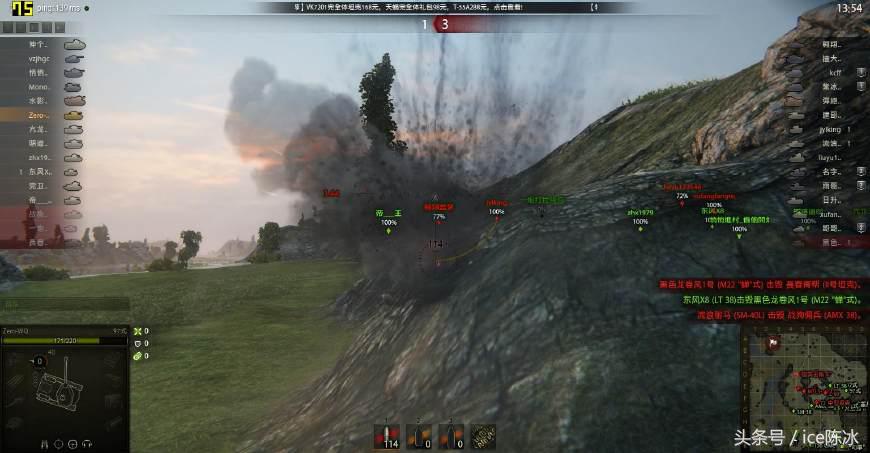Select the third shell type slot
This screenshot has width=870, height=453.
click(452, 437)
